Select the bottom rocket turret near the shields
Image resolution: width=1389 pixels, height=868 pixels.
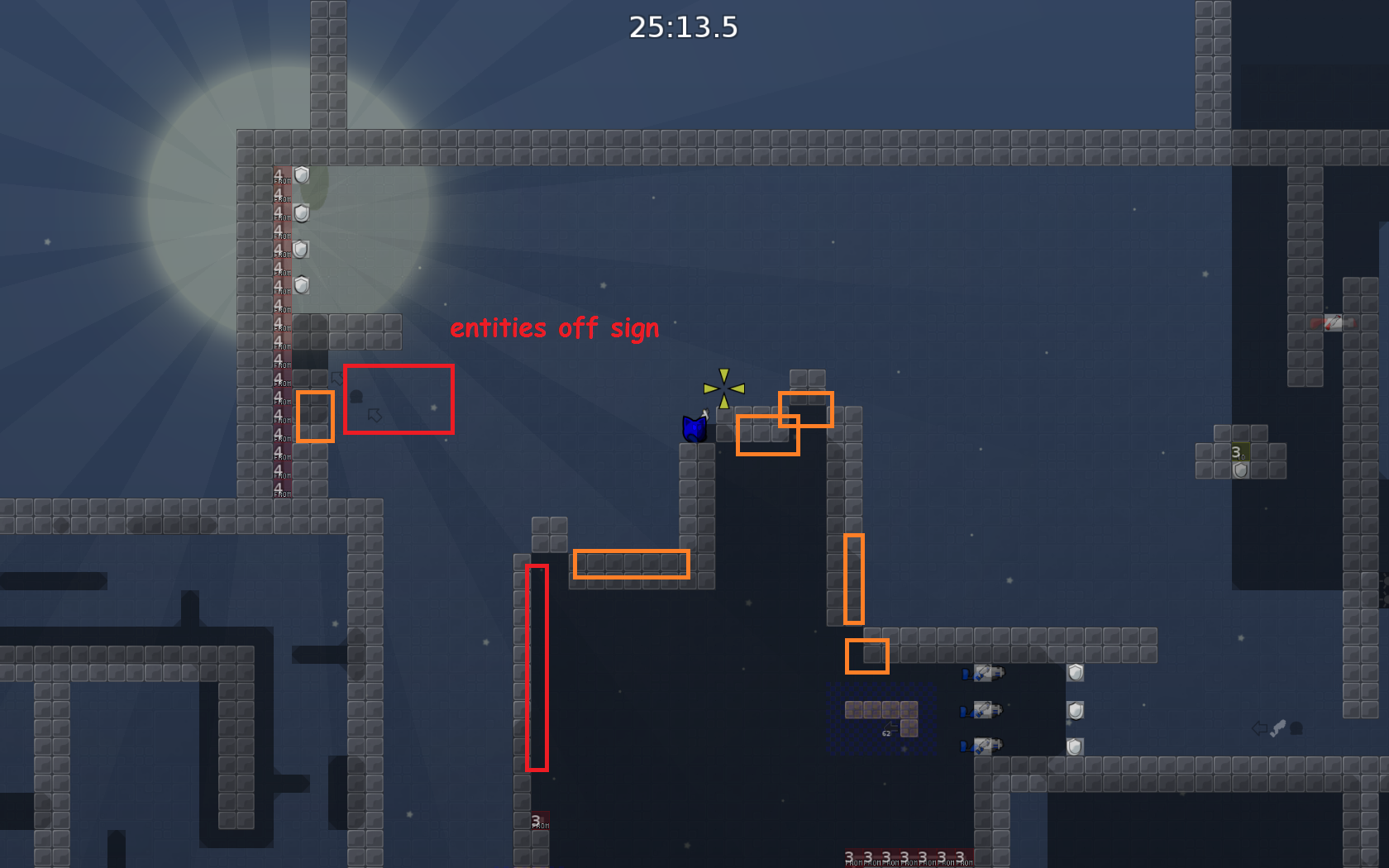point(983,746)
